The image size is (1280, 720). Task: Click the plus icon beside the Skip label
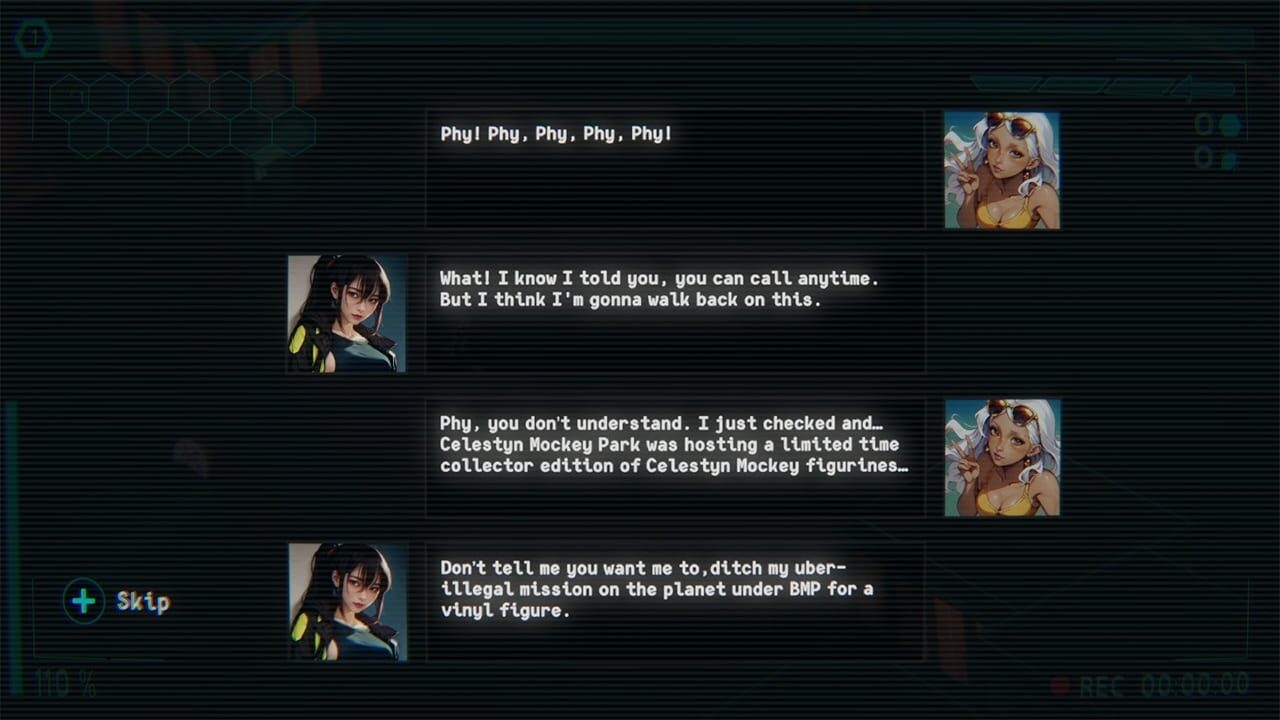[x=82, y=602]
